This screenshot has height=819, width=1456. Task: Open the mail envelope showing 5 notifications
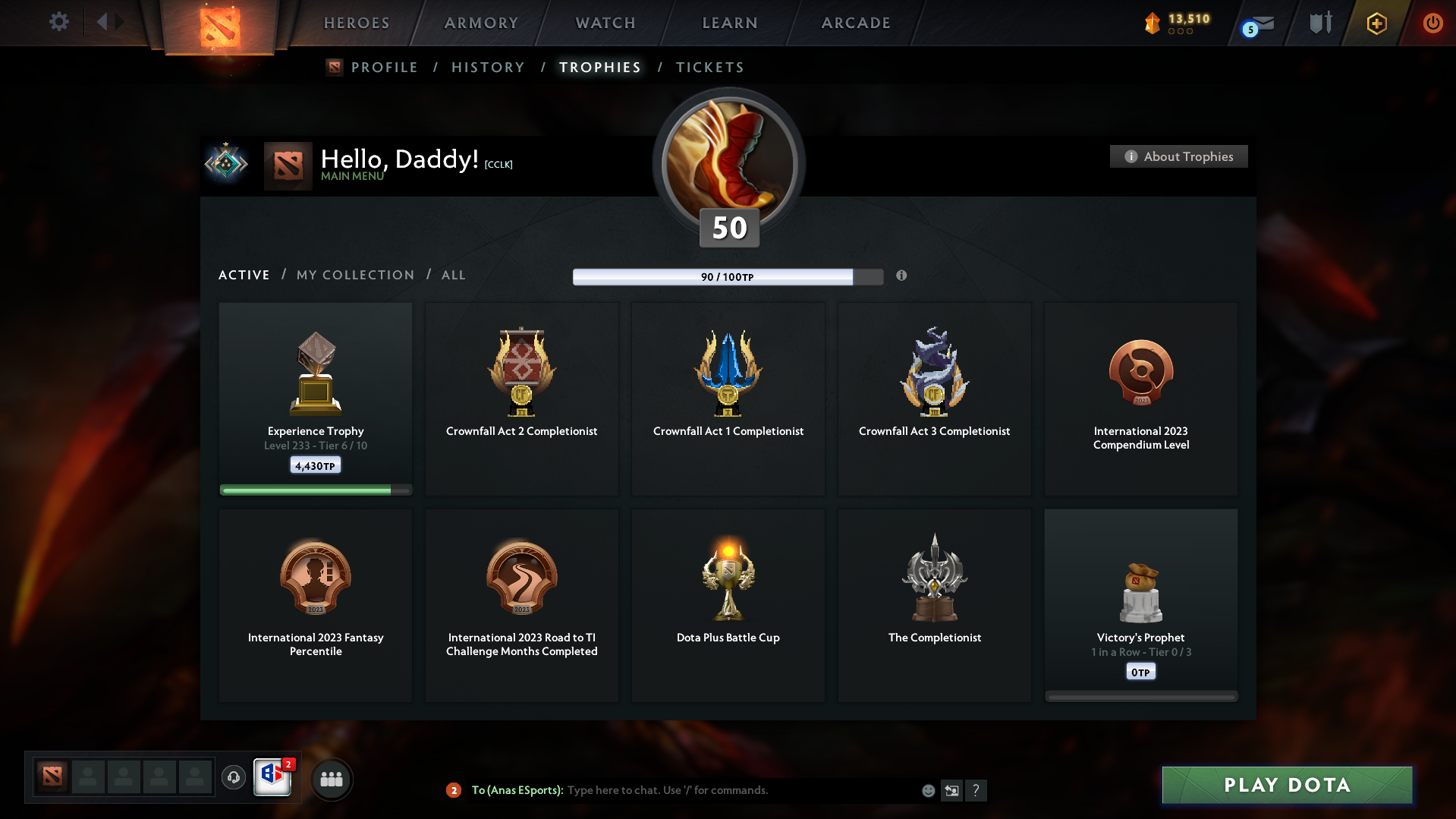click(x=1256, y=23)
